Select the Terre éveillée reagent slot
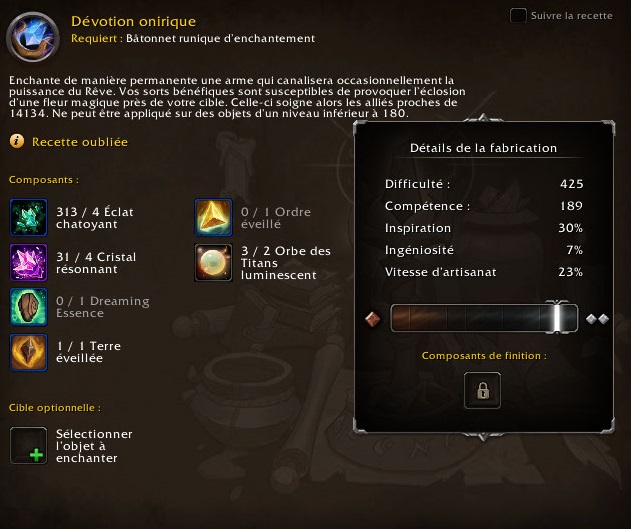The image size is (631, 529). coord(28,352)
